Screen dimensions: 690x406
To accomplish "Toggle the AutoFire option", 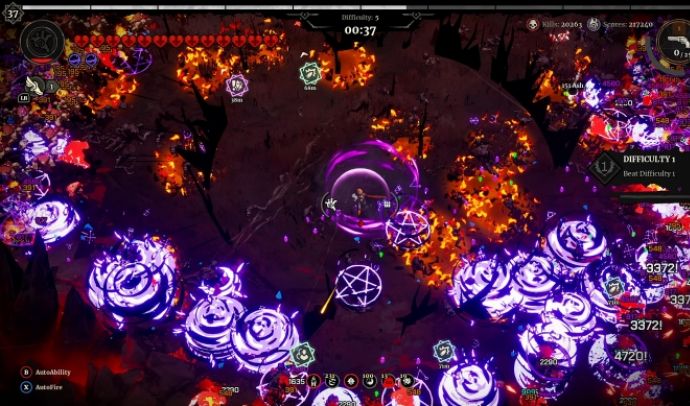I will pyautogui.click(x=26, y=386).
